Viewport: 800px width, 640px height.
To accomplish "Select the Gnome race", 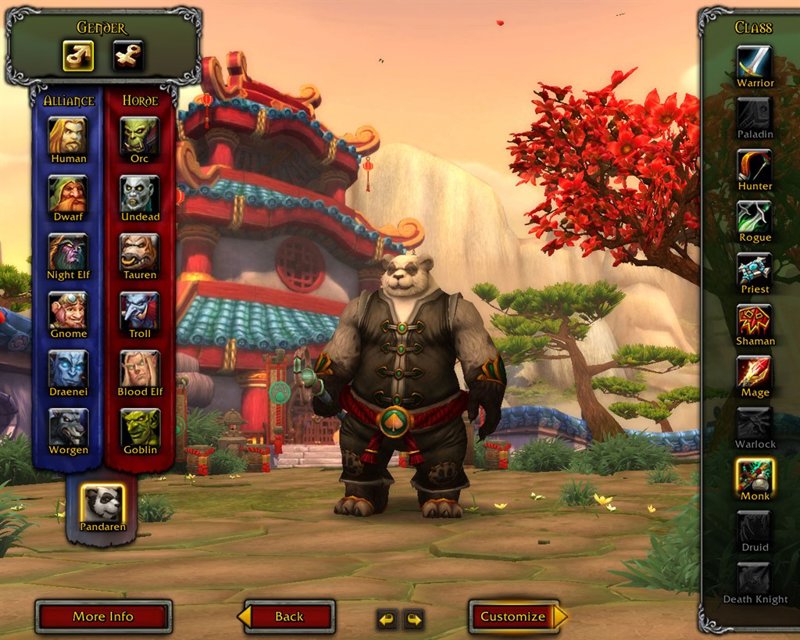I will pos(68,309).
